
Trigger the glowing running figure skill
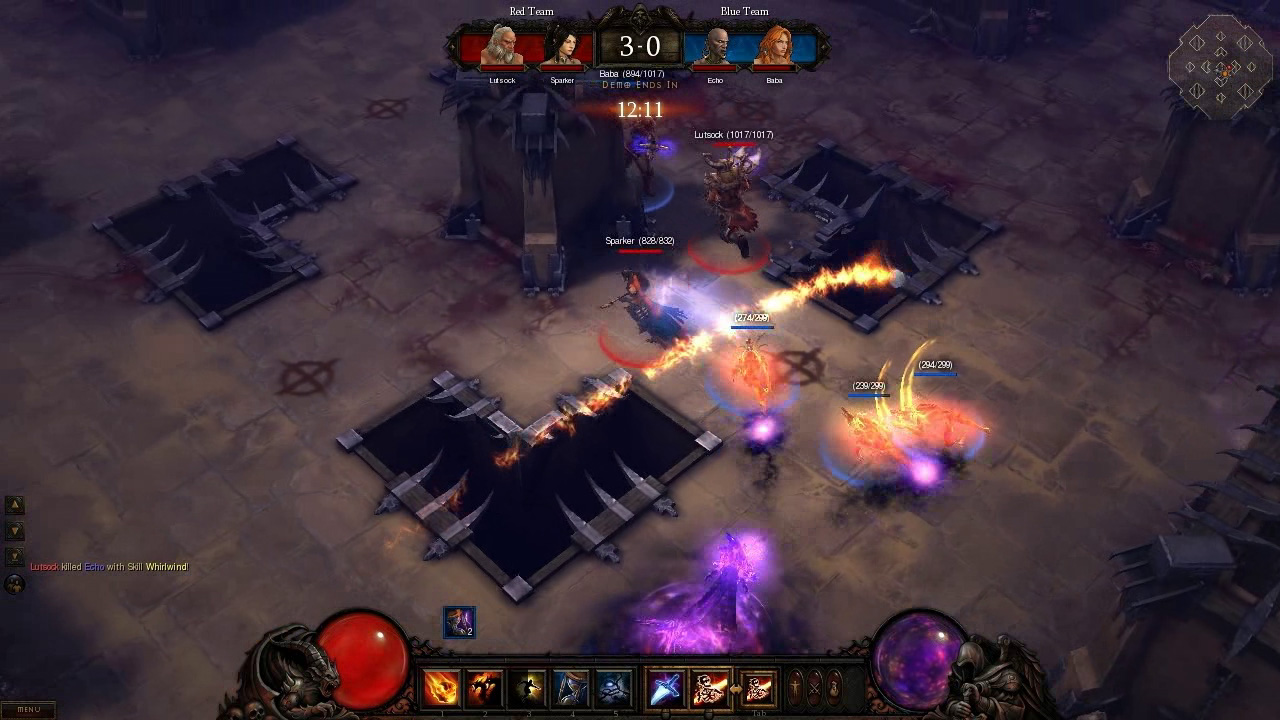tap(528, 688)
